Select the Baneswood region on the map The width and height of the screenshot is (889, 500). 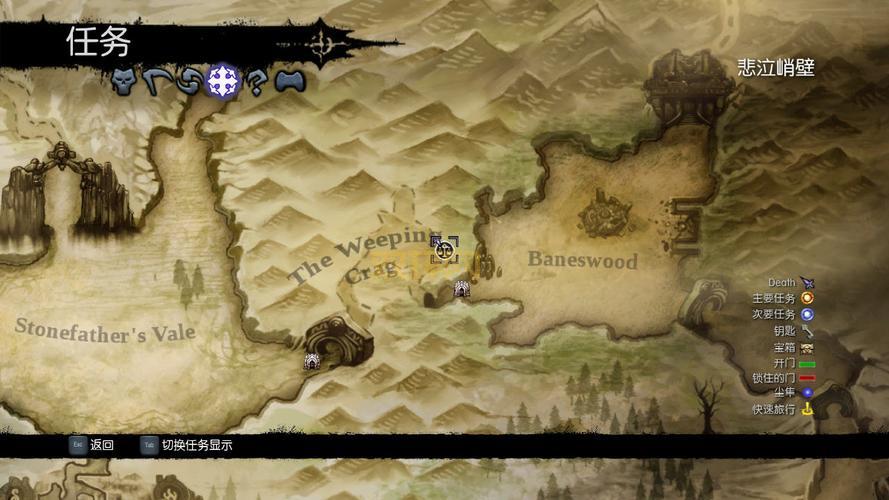tap(582, 260)
